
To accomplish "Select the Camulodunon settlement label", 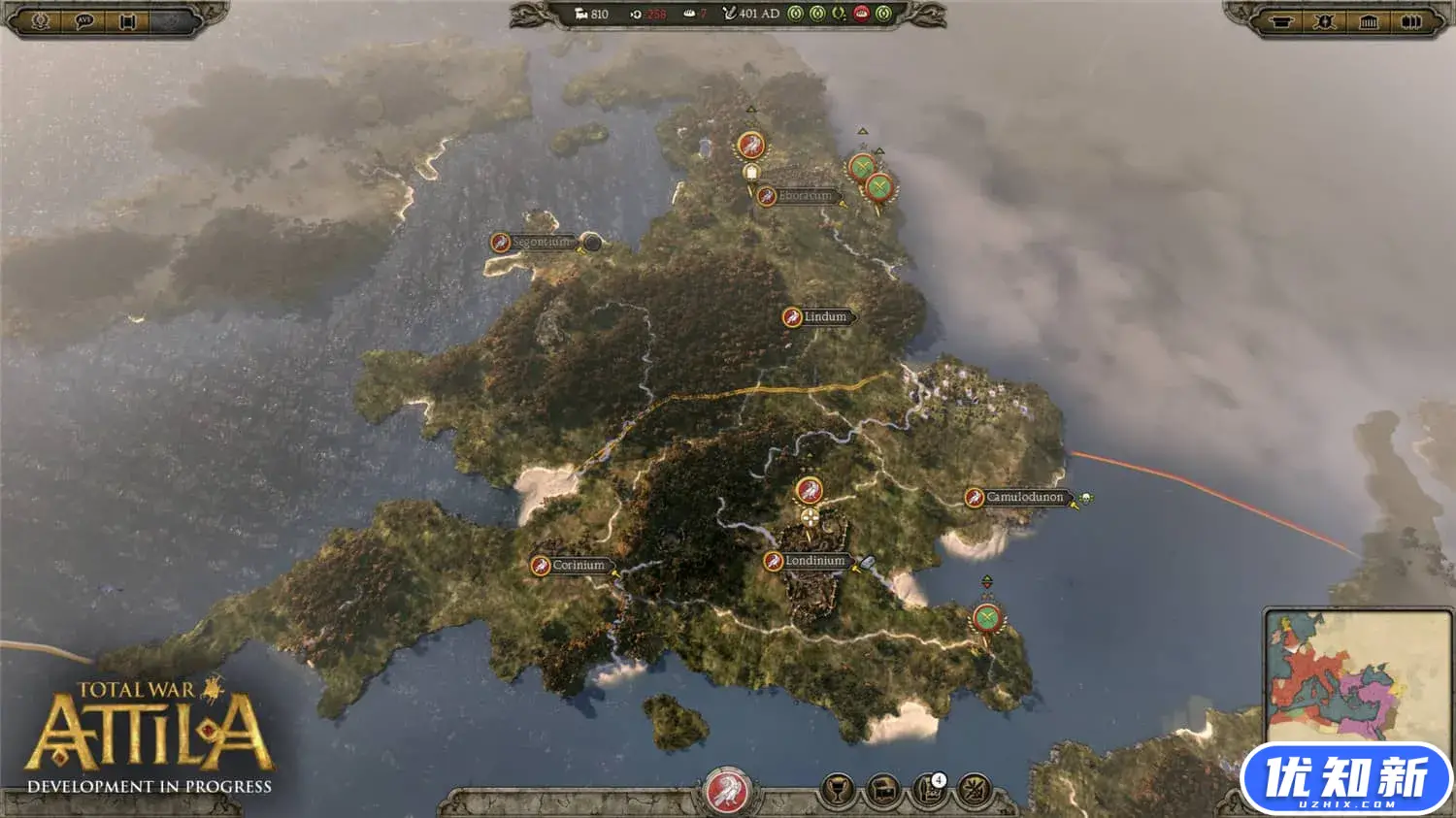I will 1024,497.
